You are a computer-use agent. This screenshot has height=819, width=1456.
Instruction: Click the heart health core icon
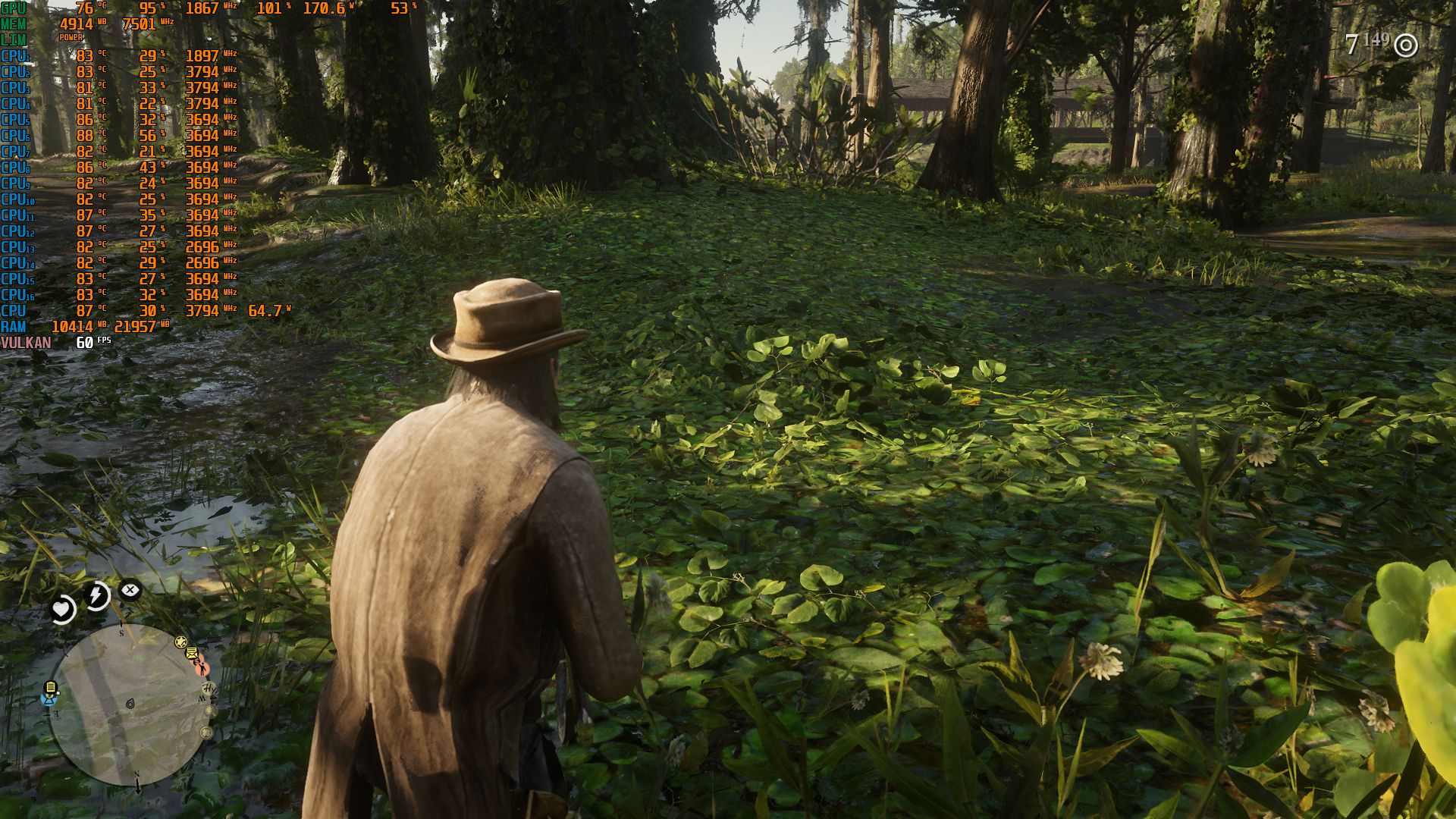click(x=61, y=608)
